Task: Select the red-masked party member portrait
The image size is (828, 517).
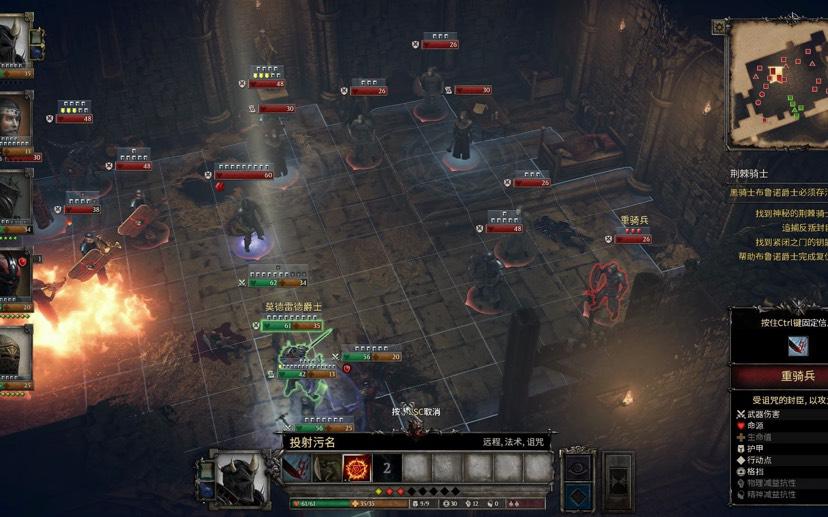Action: [x=15, y=277]
